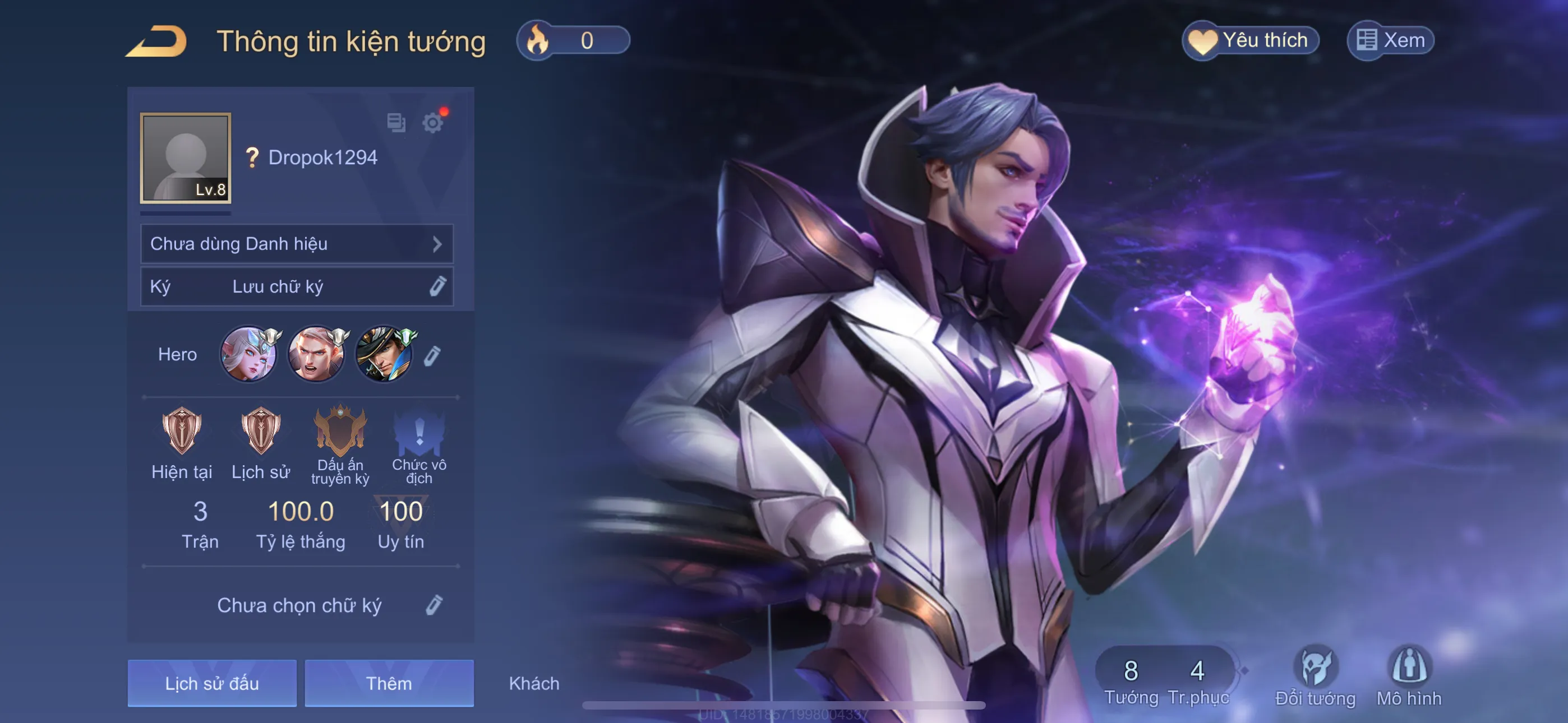Image resolution: width=1568 pixels, height=723 pixels.
Task: Open profile settings gear icon
Action: 433,123
